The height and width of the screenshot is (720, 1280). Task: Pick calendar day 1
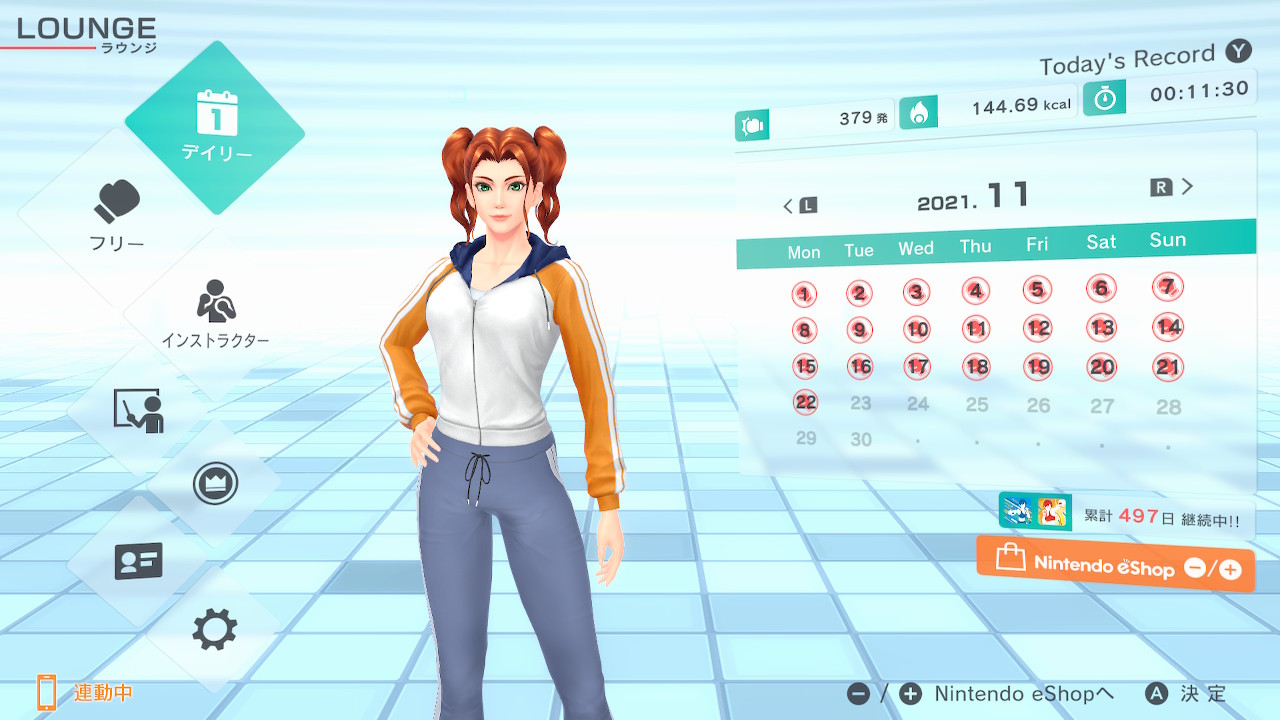pos(804,294)
